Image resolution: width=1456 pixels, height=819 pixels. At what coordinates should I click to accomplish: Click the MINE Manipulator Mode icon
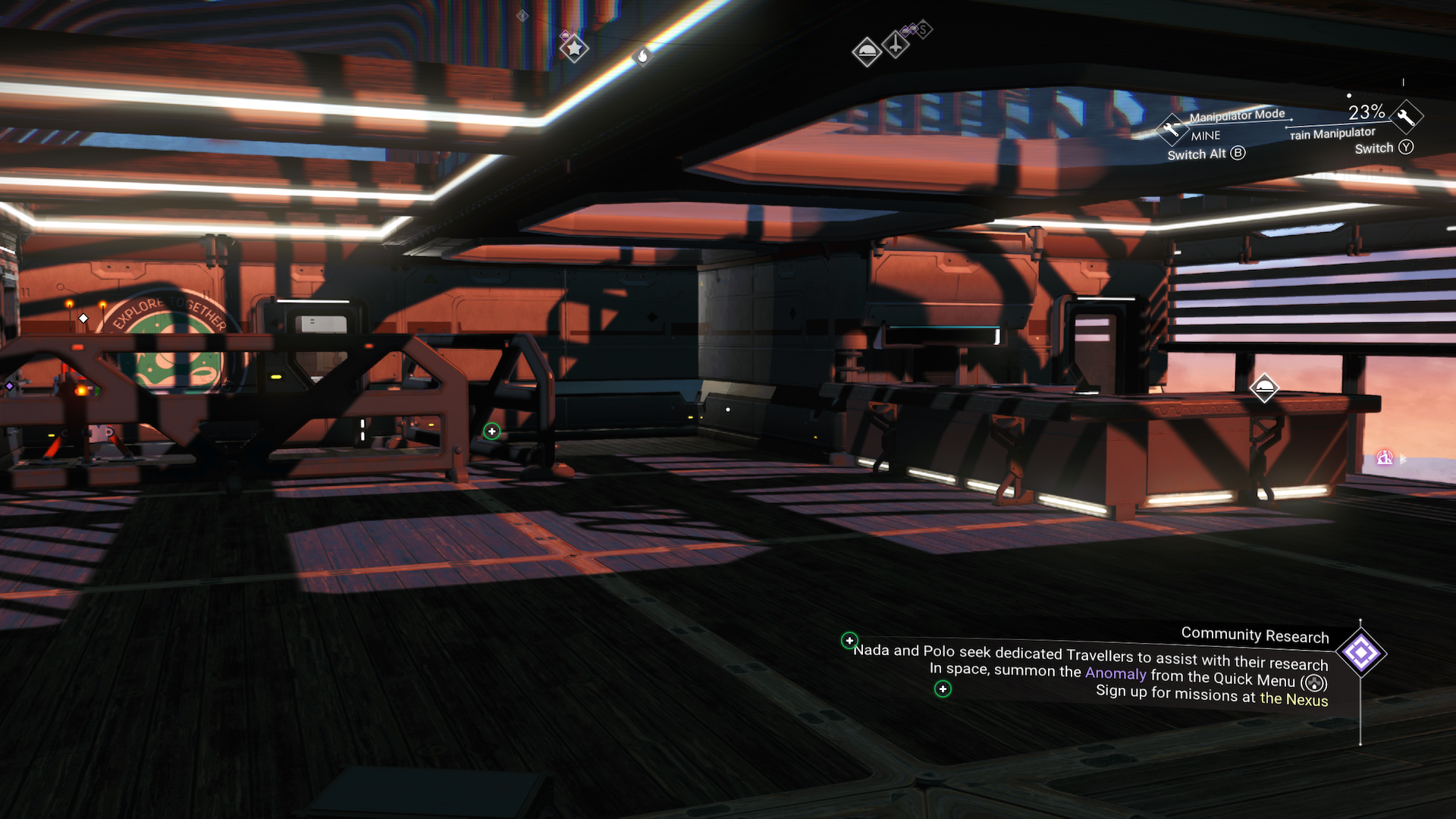1172,130
